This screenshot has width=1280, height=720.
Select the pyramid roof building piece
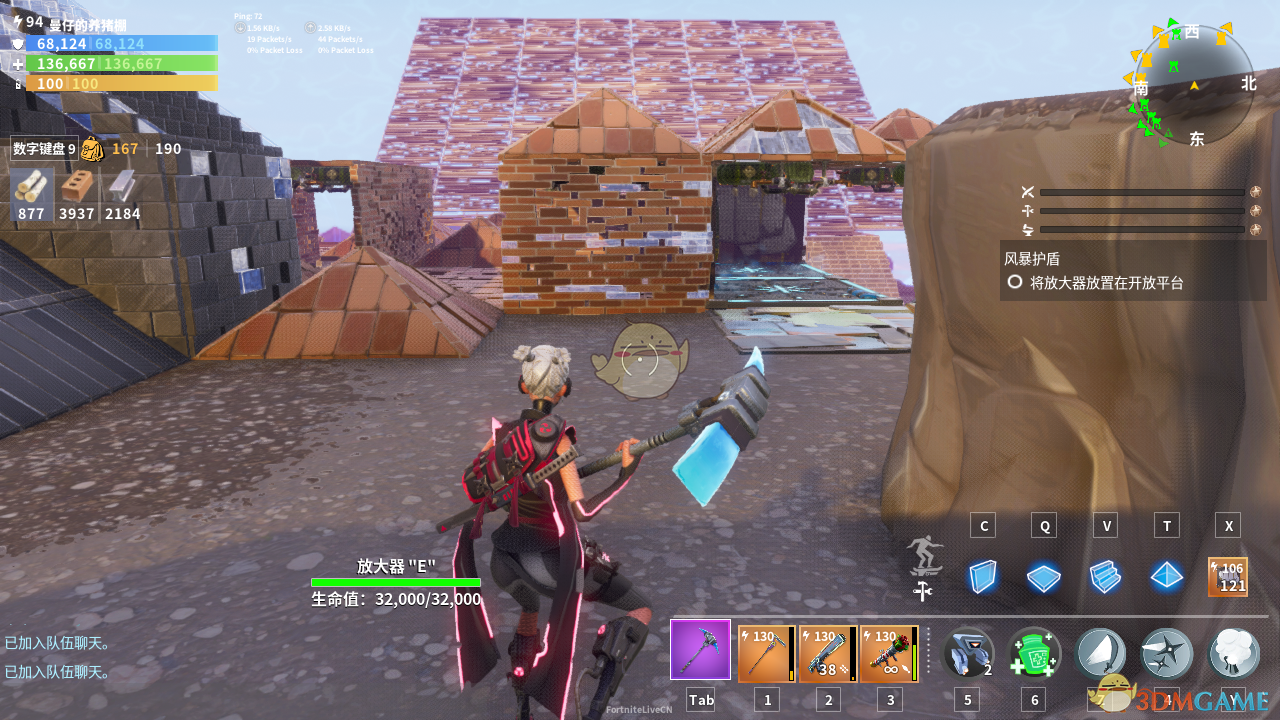[1166, 577]
